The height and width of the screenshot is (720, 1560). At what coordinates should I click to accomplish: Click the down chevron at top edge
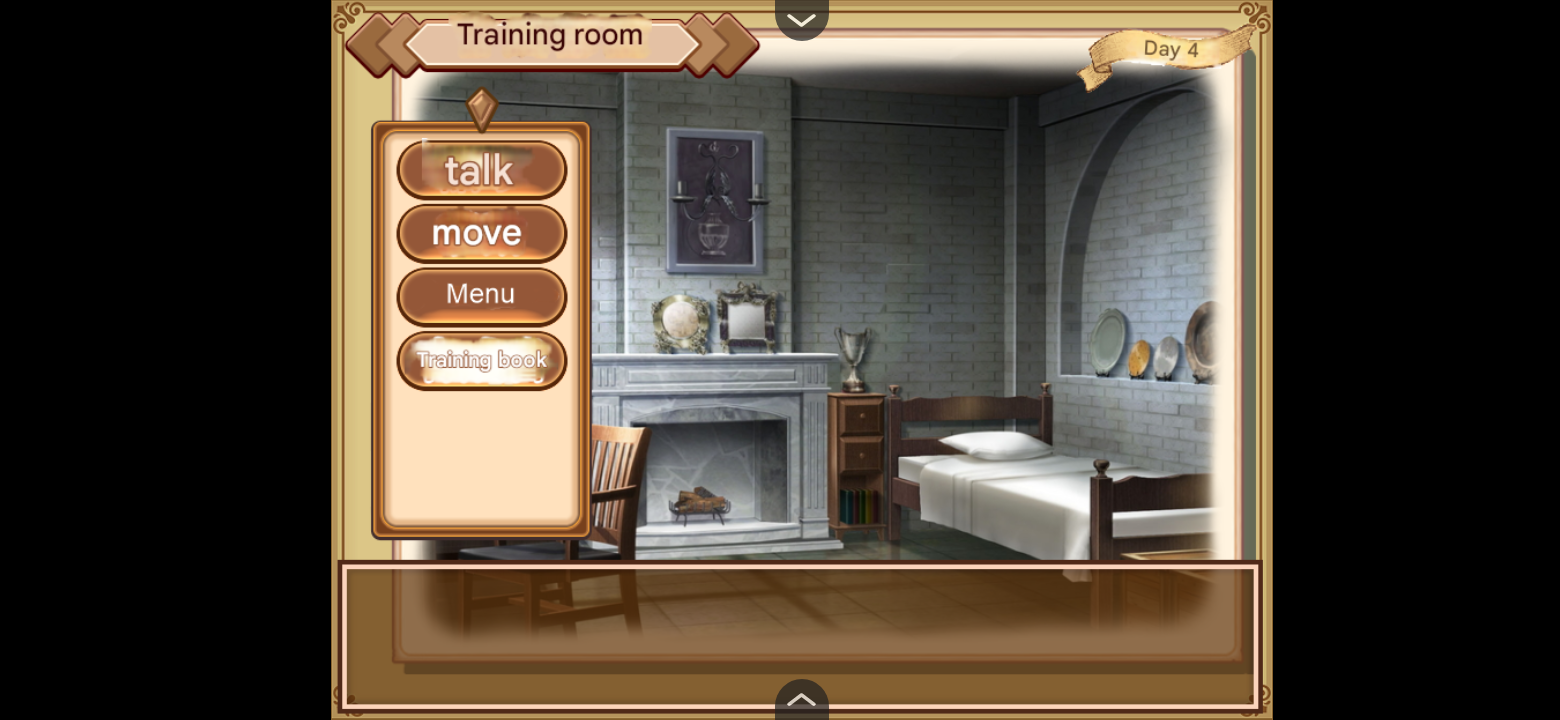[x=801, y=19]
